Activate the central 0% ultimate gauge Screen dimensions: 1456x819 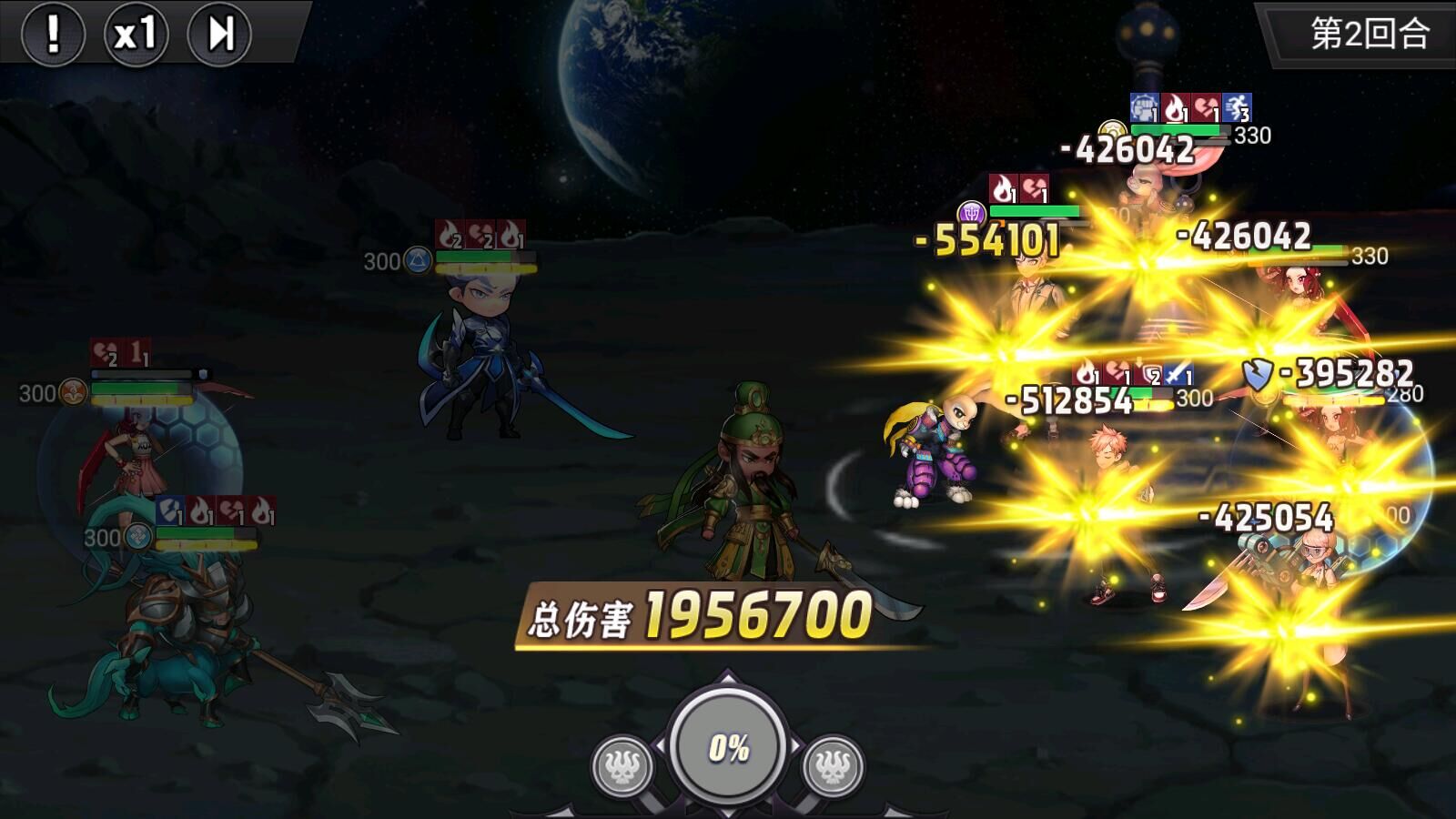(728, 747)
